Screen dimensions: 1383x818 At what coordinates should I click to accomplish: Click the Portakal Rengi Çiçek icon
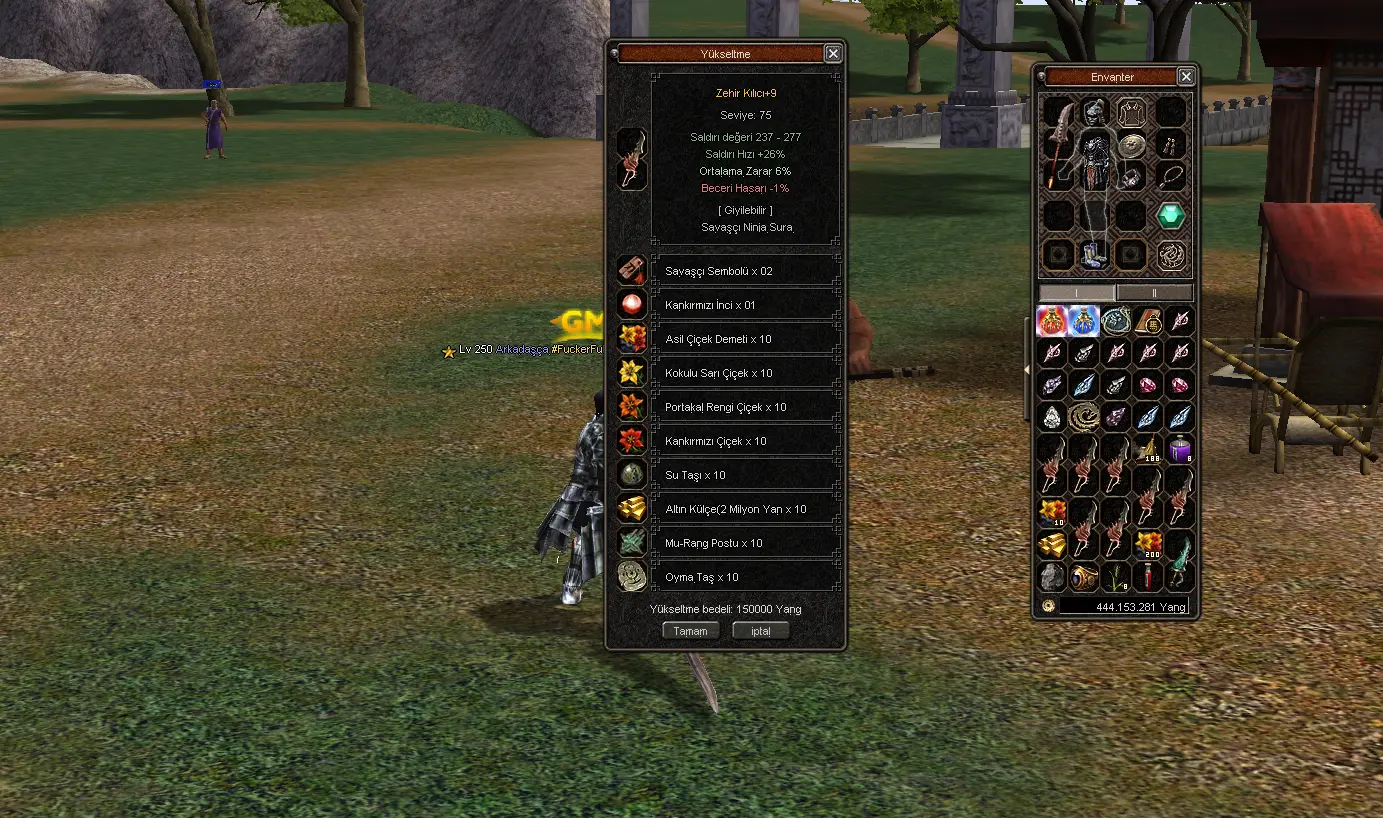(x=631, y=406)
